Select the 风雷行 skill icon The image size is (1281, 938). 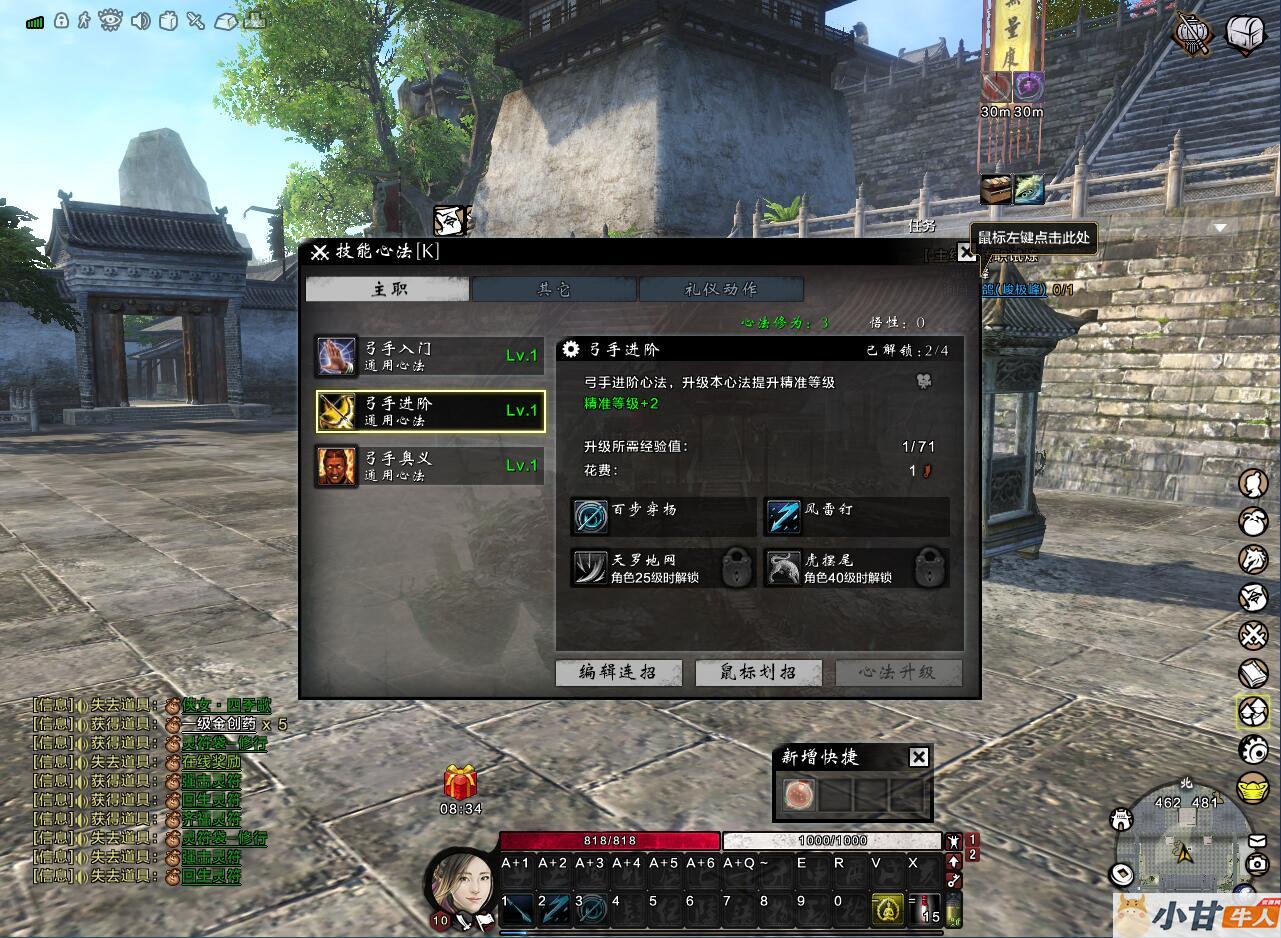[784, 517]
